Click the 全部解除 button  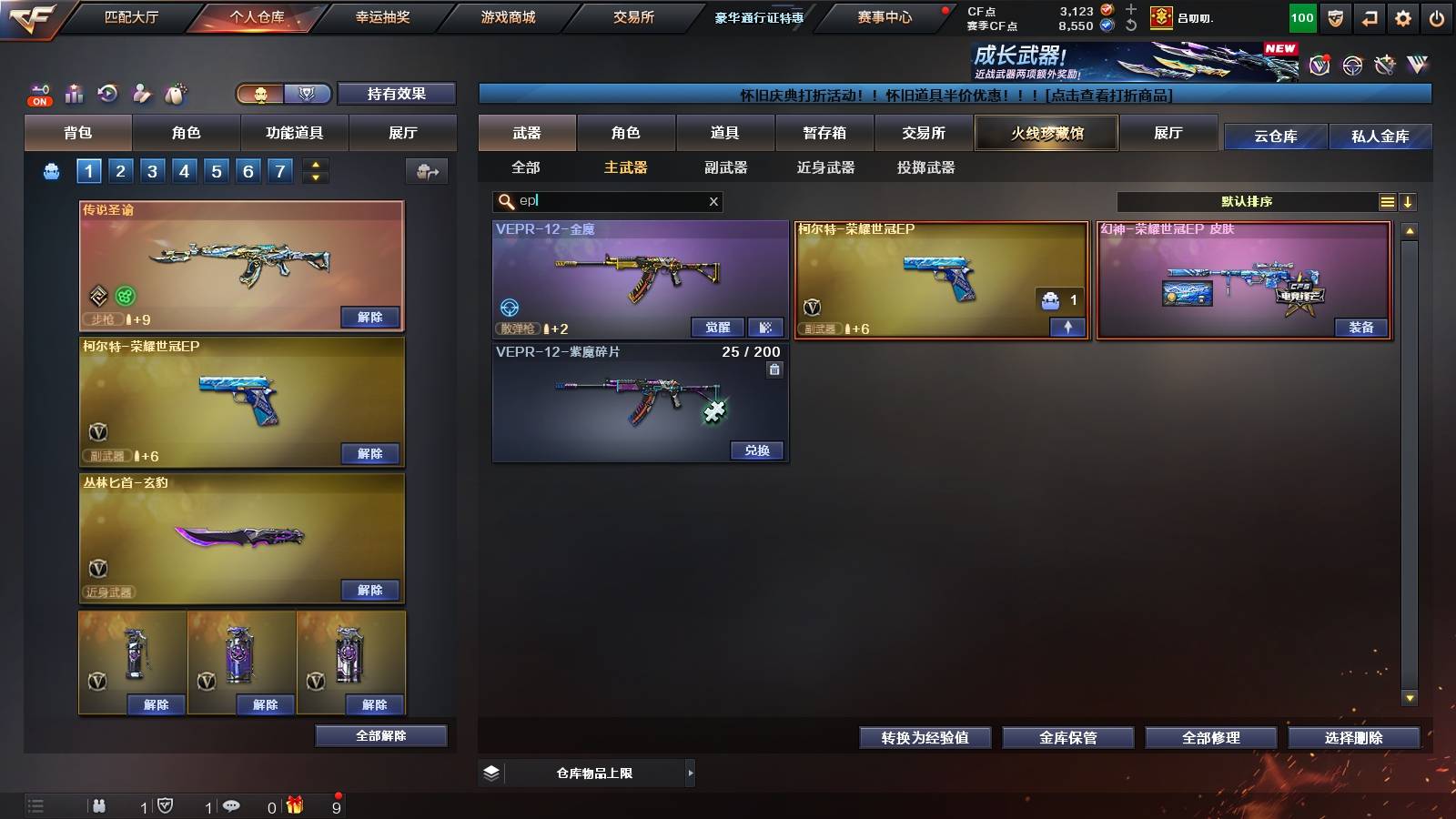380,735
